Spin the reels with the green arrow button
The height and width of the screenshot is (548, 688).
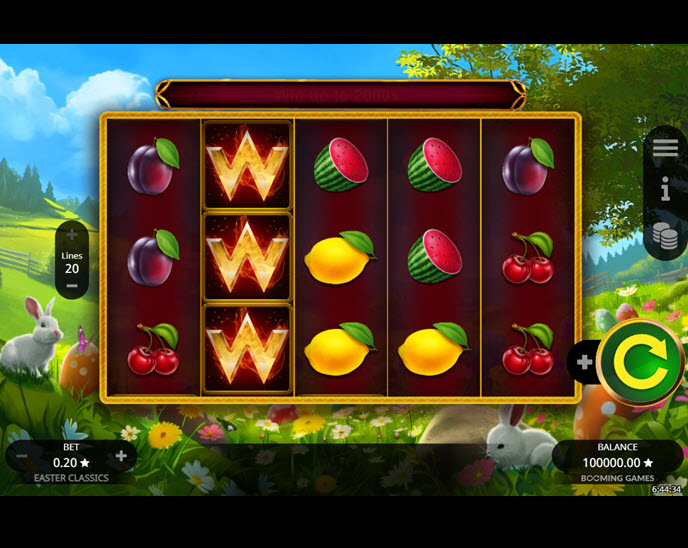pyautogui.click(x=640, y=361)
